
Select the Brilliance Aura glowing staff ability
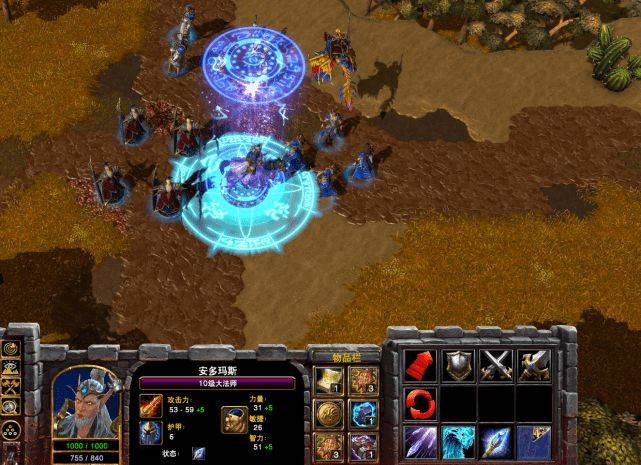click(x=495, y=441)
